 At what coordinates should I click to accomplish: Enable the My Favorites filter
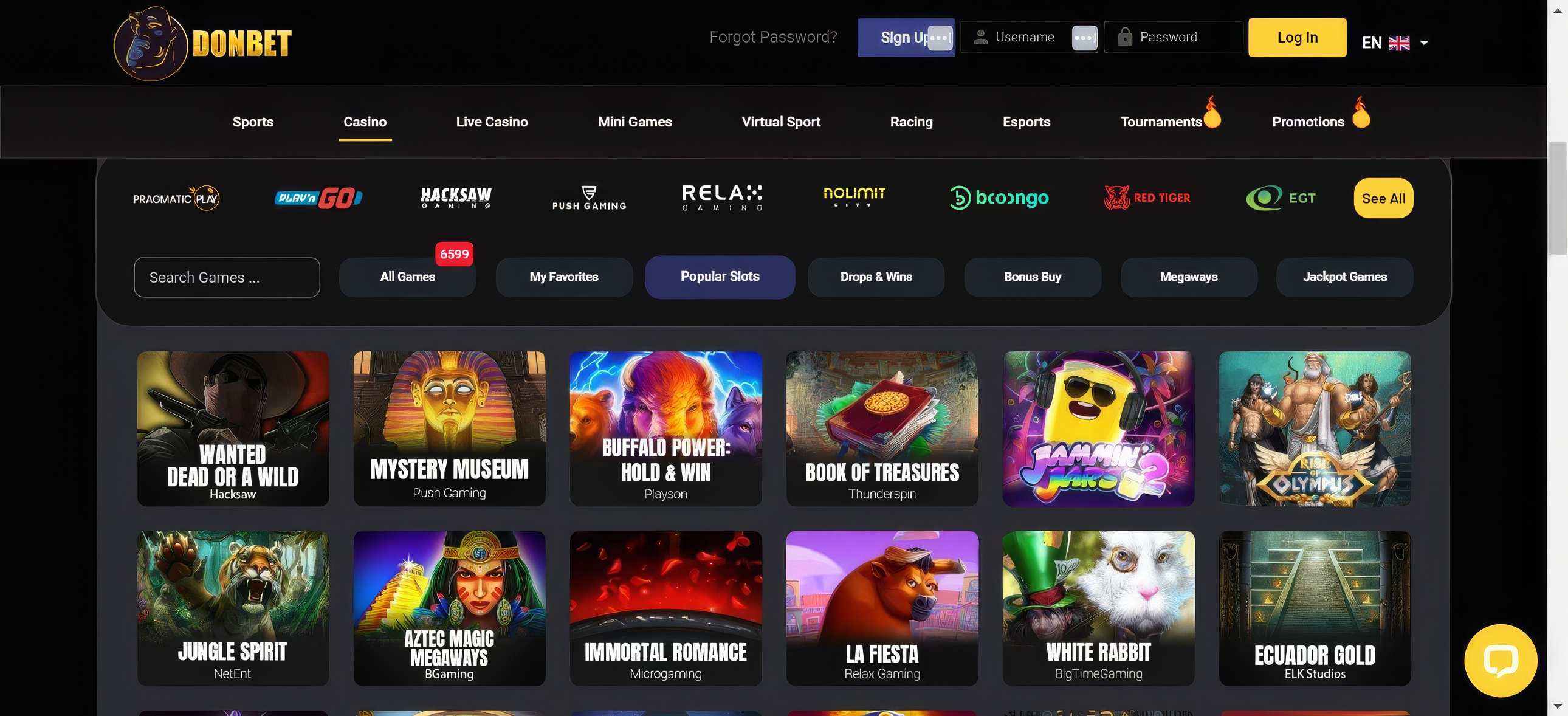[x=563, y=277]
